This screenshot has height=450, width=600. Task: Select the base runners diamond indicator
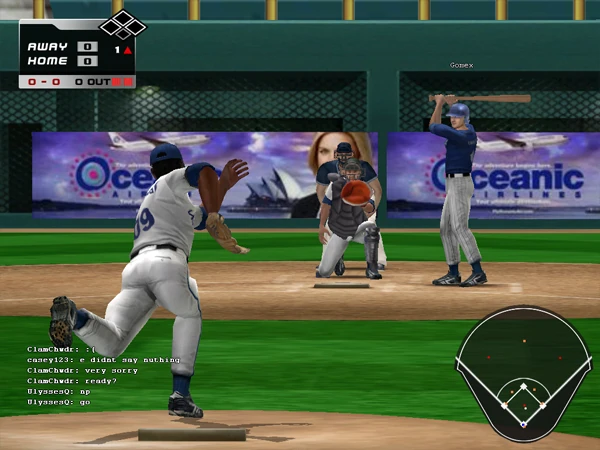(x=123, y=23)
